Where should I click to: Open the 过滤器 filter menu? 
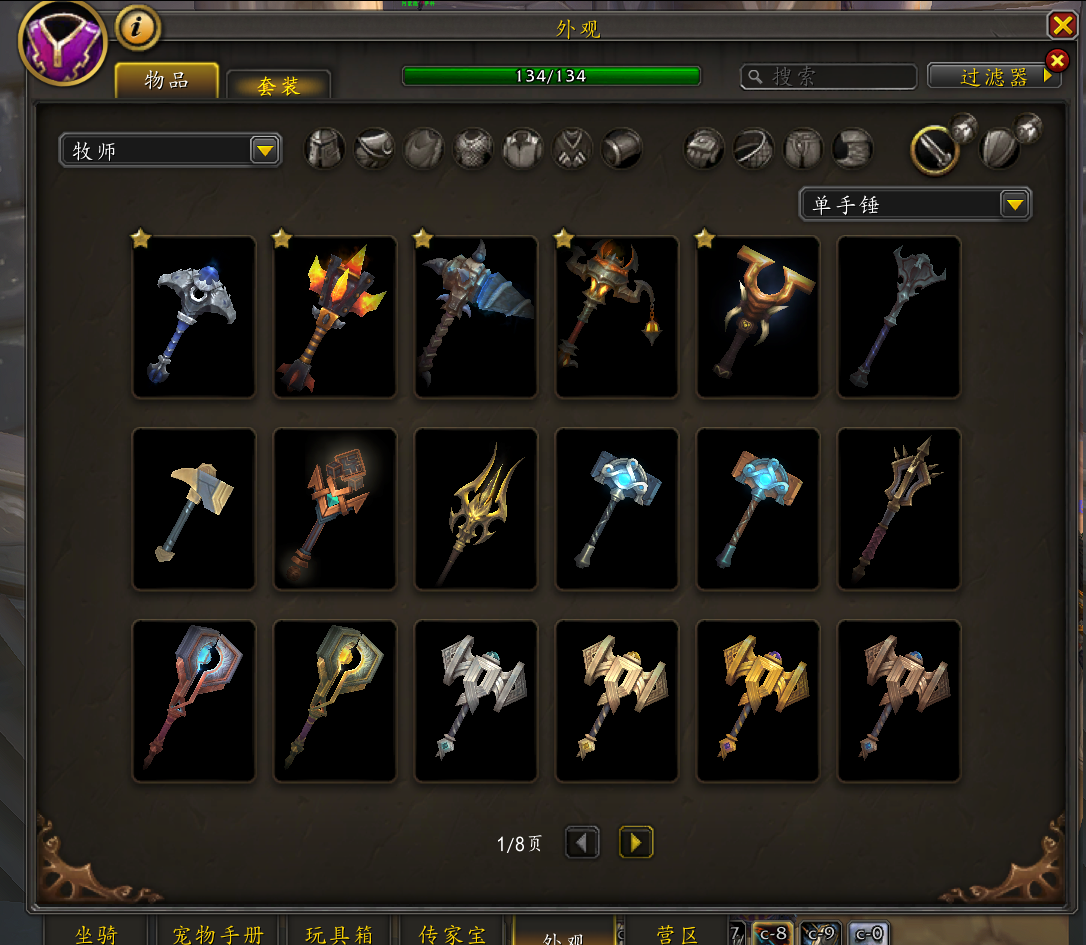tap(993, 77)
